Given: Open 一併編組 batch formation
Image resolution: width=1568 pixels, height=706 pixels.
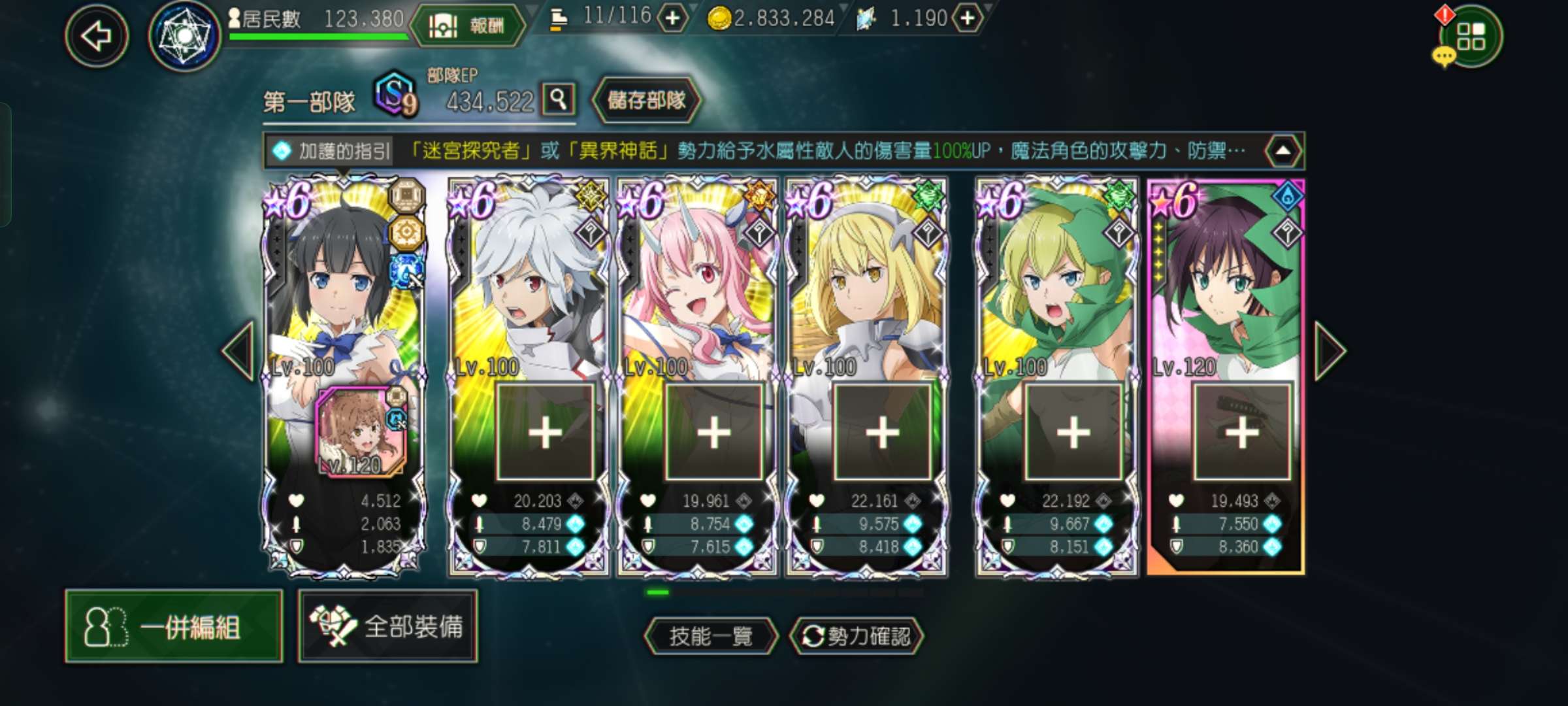Looking at the screenshot, I should 174,626.
